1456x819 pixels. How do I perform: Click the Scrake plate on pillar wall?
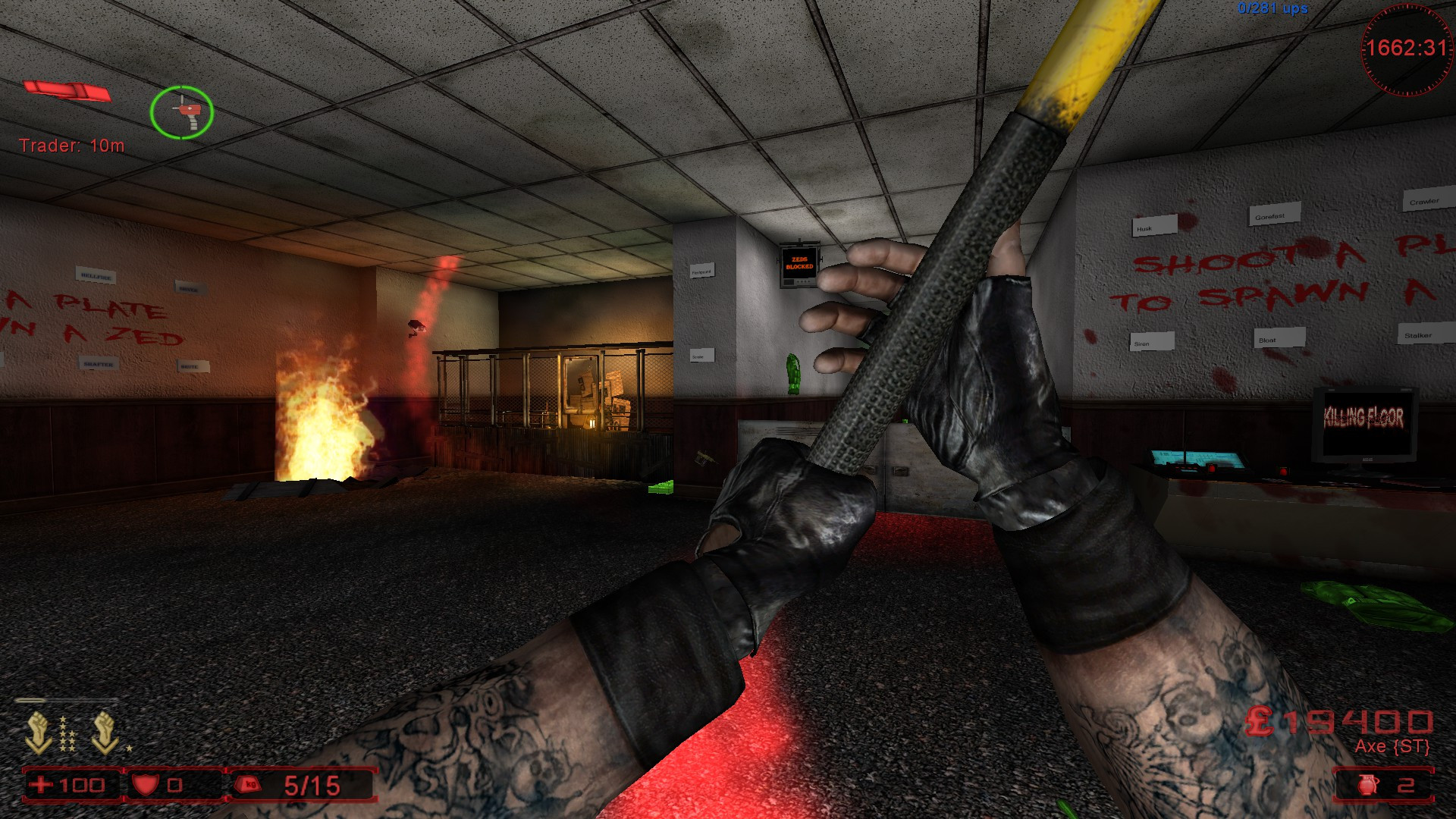click(702, 356)
